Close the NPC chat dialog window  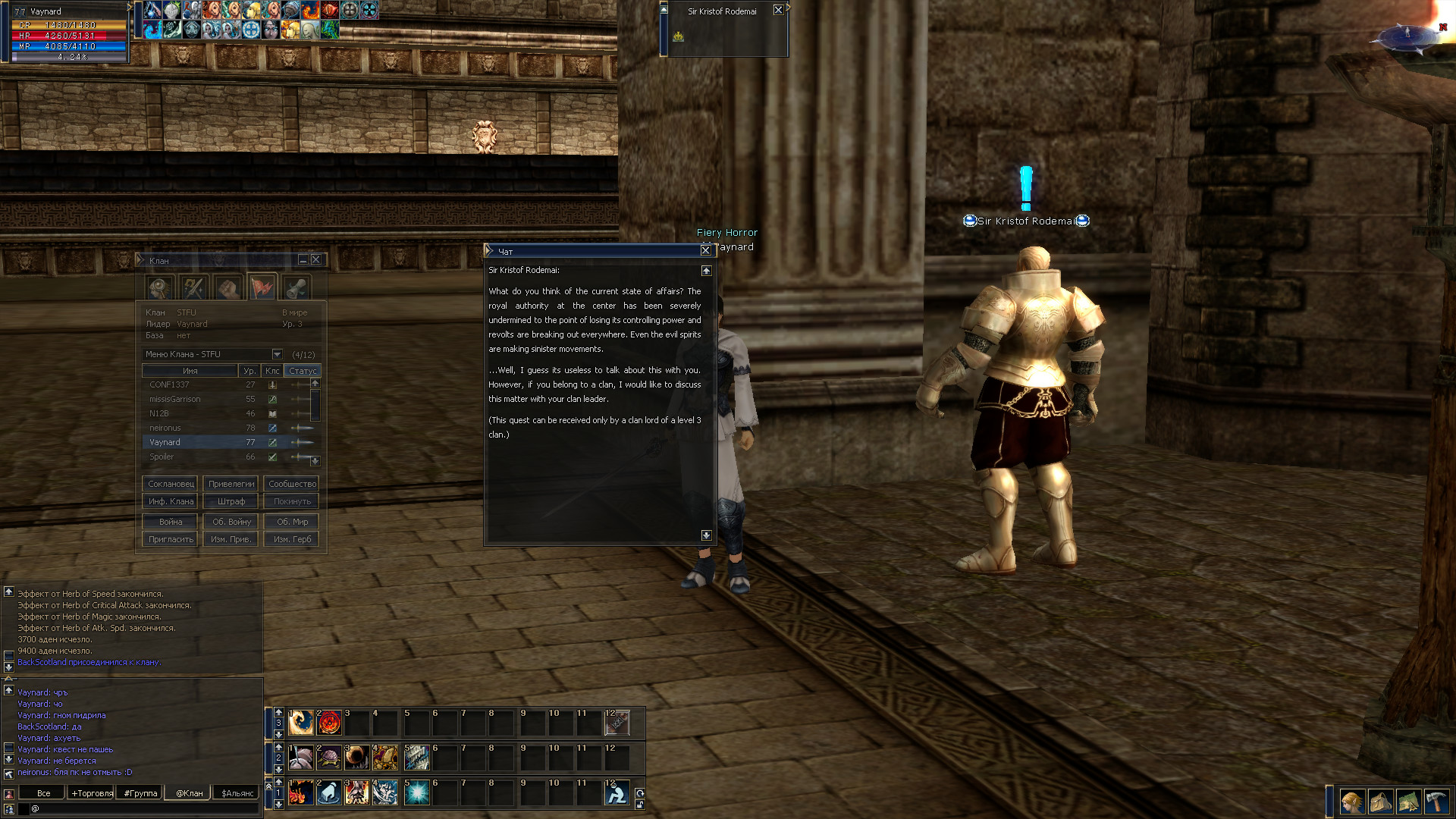705,250
